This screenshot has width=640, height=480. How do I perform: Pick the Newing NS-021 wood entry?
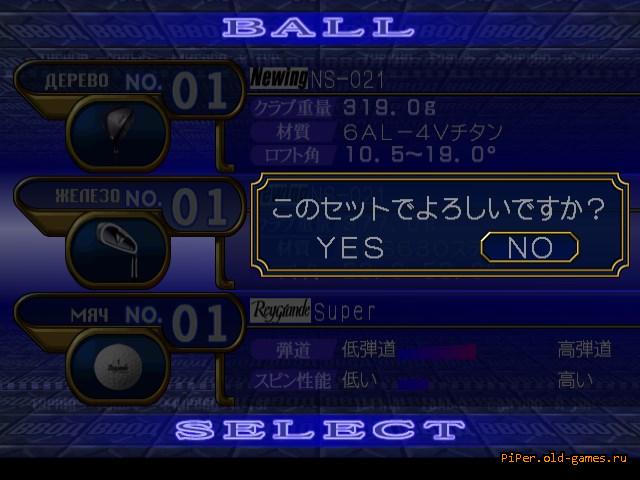tap(318, 78)
